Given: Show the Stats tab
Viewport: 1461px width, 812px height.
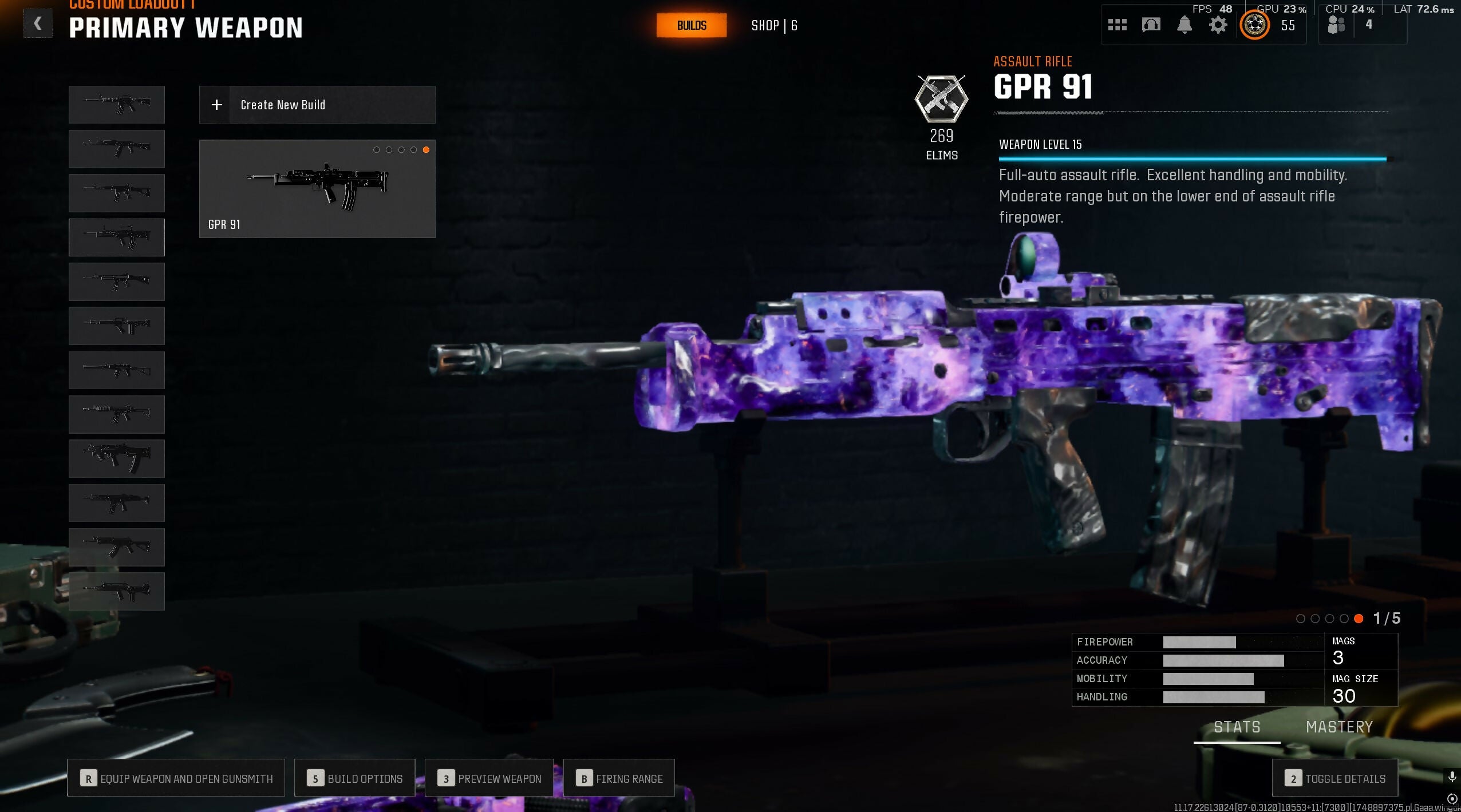Looking at the screenshot, I should tap(1237, 727).
